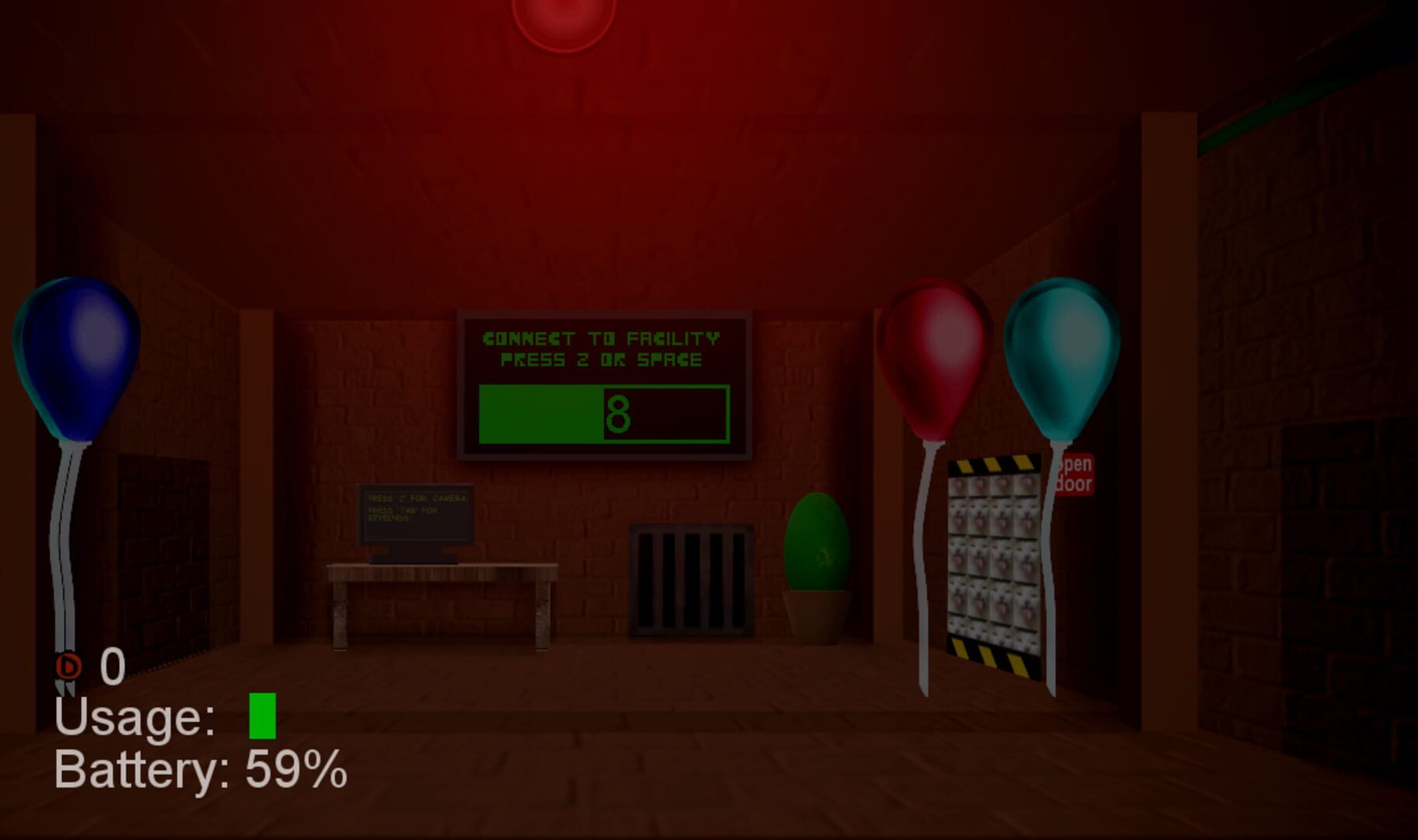Click the green connection progress bar showing 8
The image size is (1418, 840).
(603, 412)
